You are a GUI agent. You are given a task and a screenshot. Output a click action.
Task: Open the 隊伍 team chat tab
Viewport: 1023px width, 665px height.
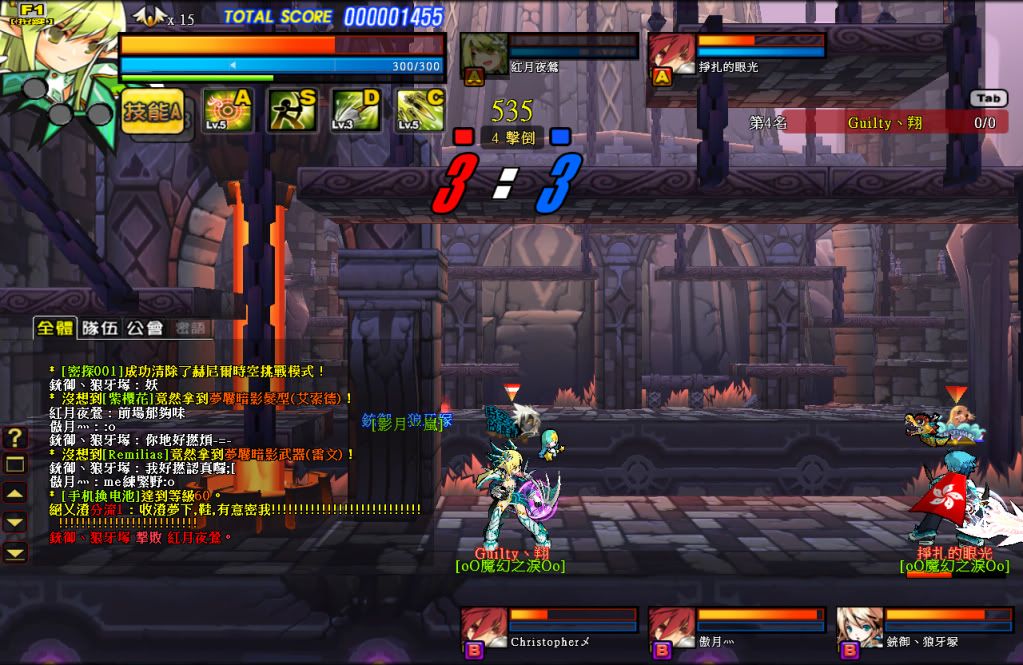coord(99,327)
